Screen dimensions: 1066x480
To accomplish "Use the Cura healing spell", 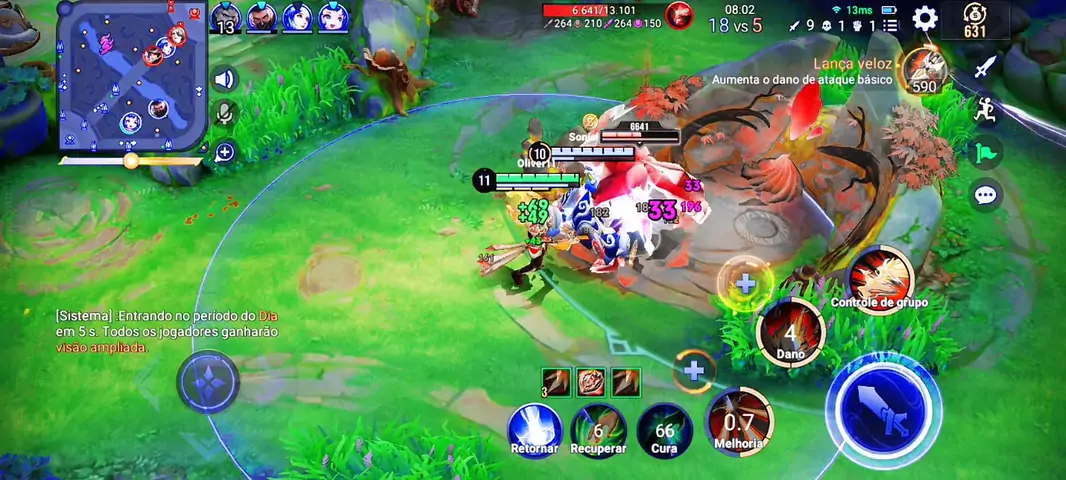I will point(664,430).
